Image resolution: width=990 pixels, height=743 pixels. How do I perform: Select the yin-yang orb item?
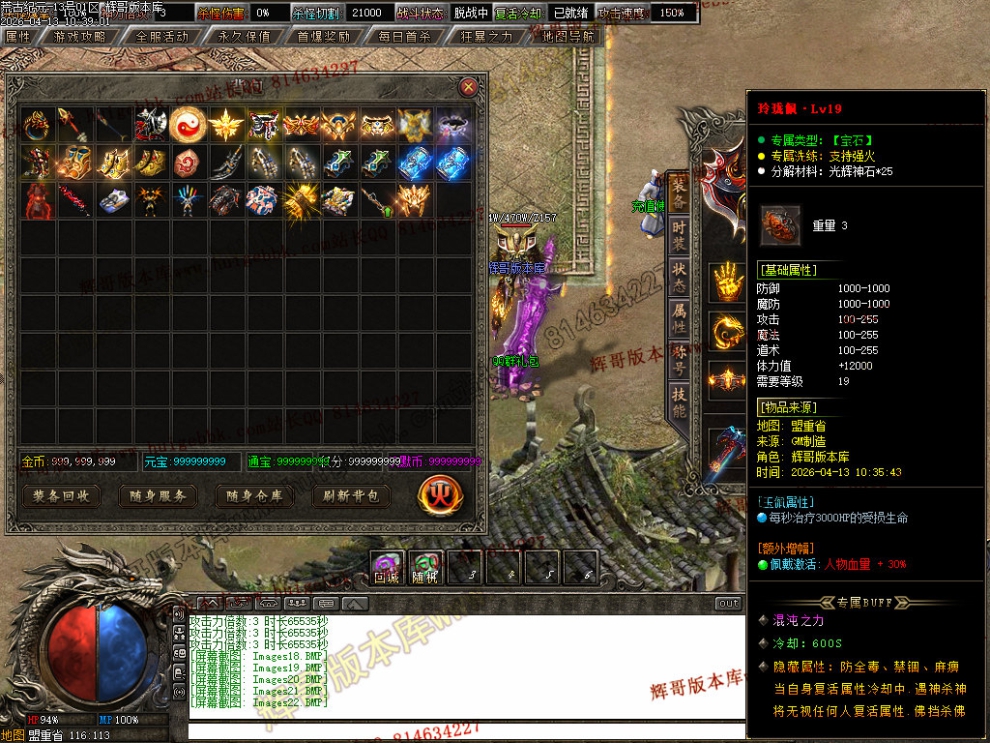187,125
